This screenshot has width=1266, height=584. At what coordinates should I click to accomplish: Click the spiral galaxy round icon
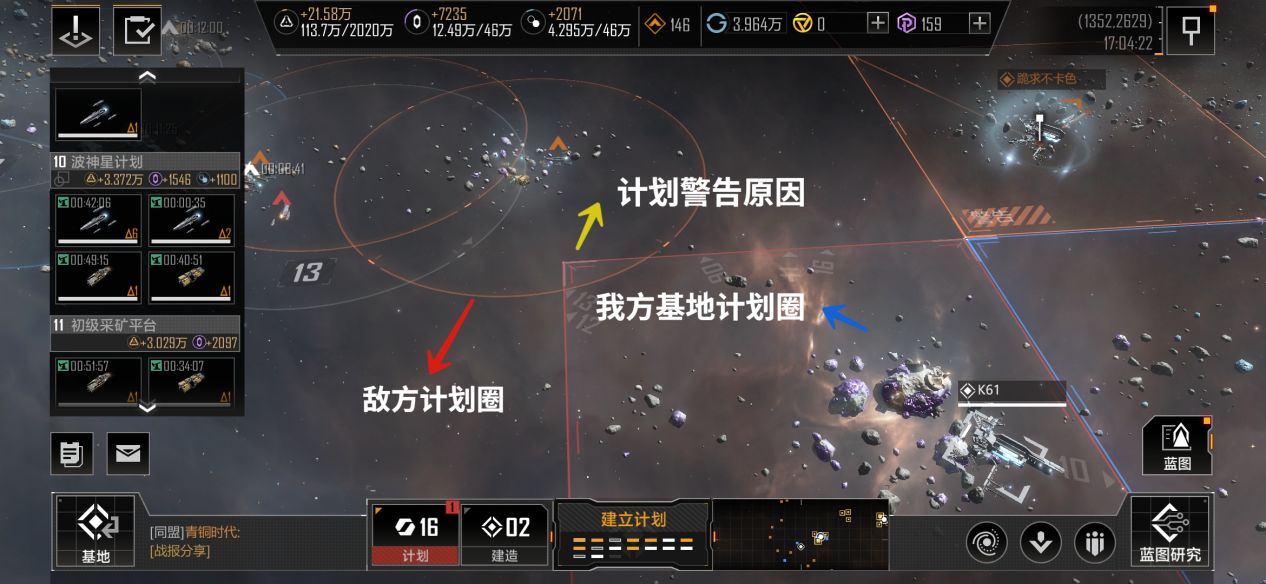[x=986, y=542]
